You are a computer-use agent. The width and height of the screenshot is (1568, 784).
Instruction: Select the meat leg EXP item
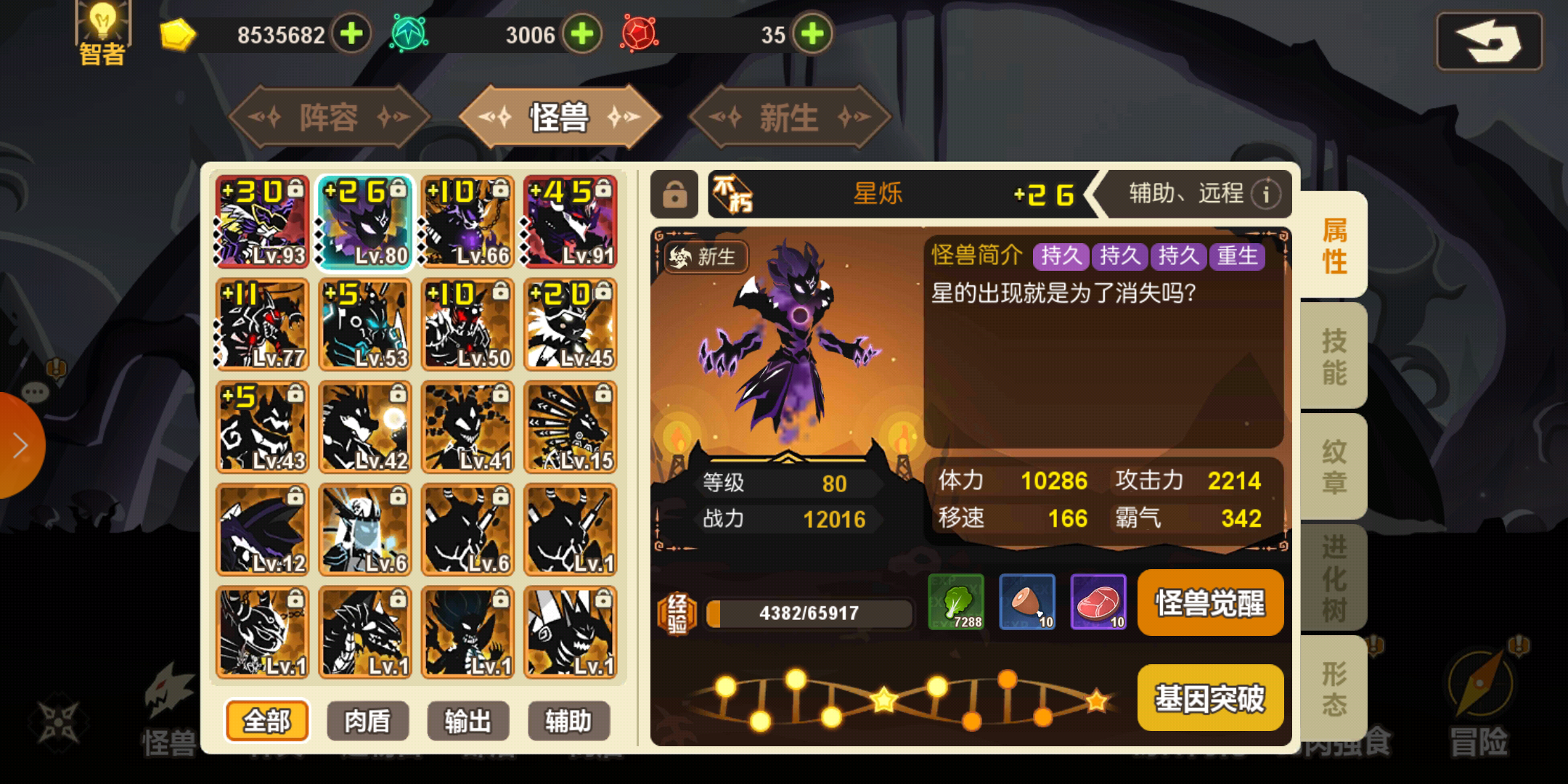[1027, 603]
